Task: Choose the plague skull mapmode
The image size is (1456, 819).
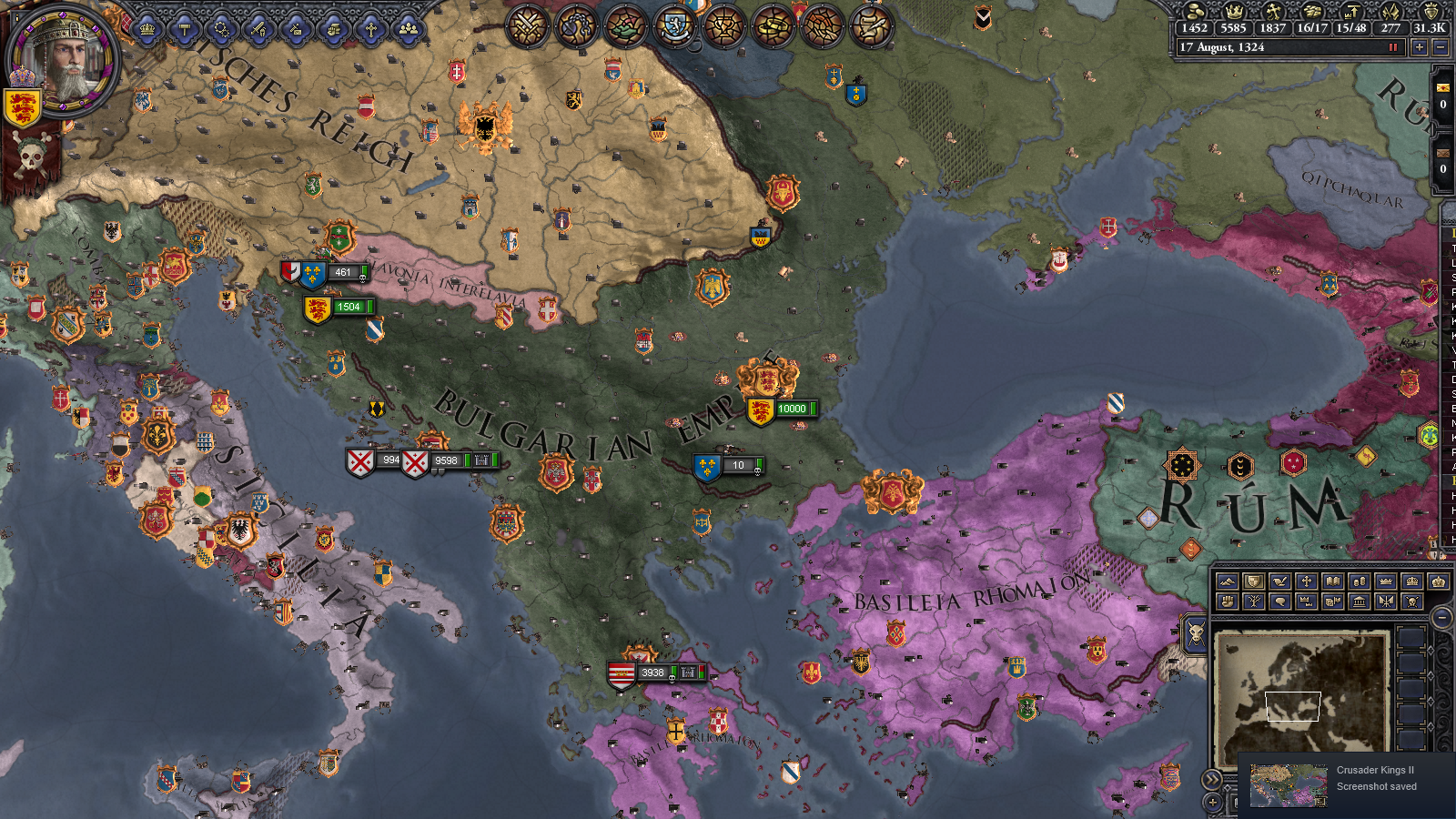Action: point(1411,602)
